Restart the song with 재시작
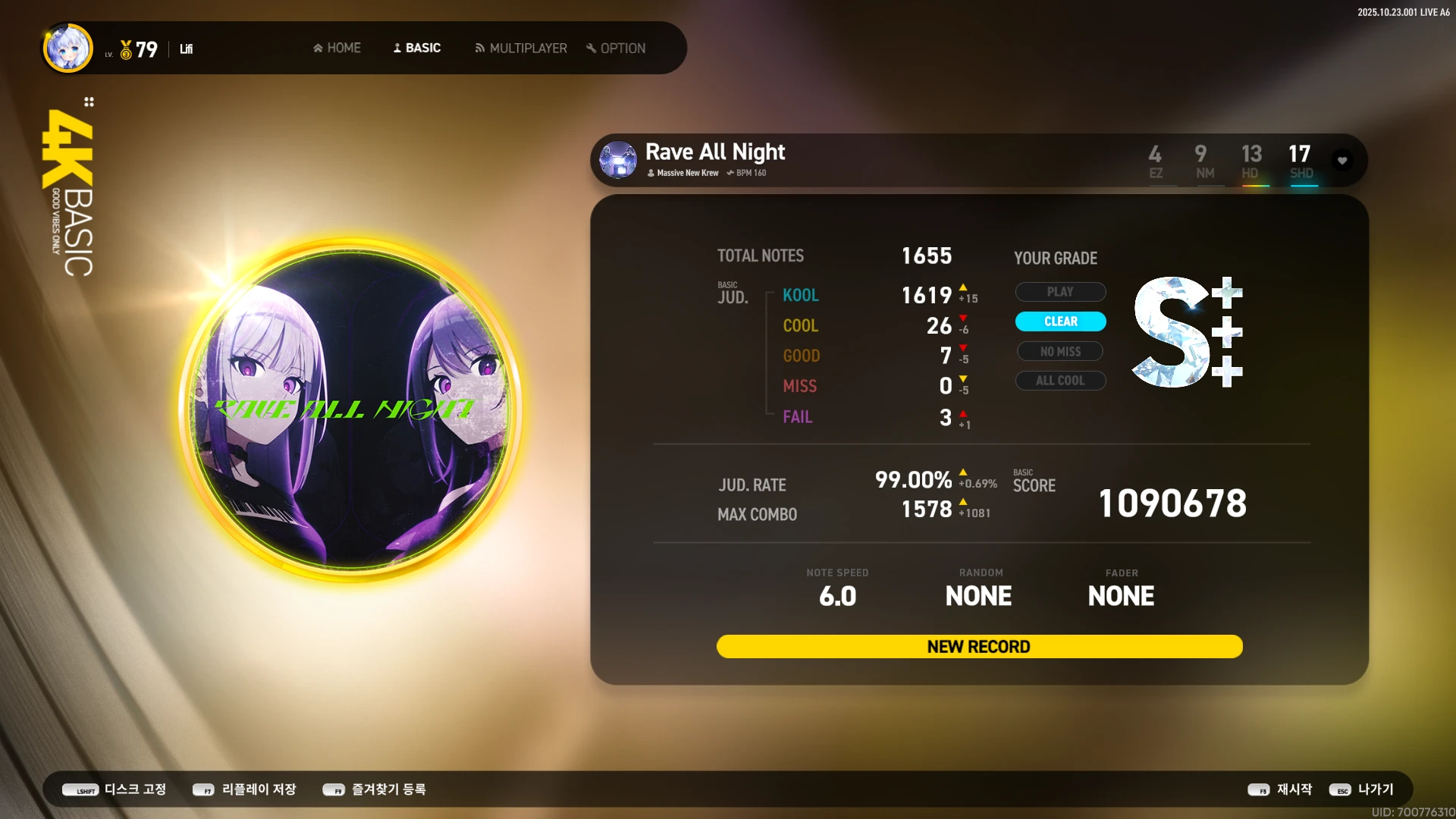1456x819 pixels. tap(1280, 789)
